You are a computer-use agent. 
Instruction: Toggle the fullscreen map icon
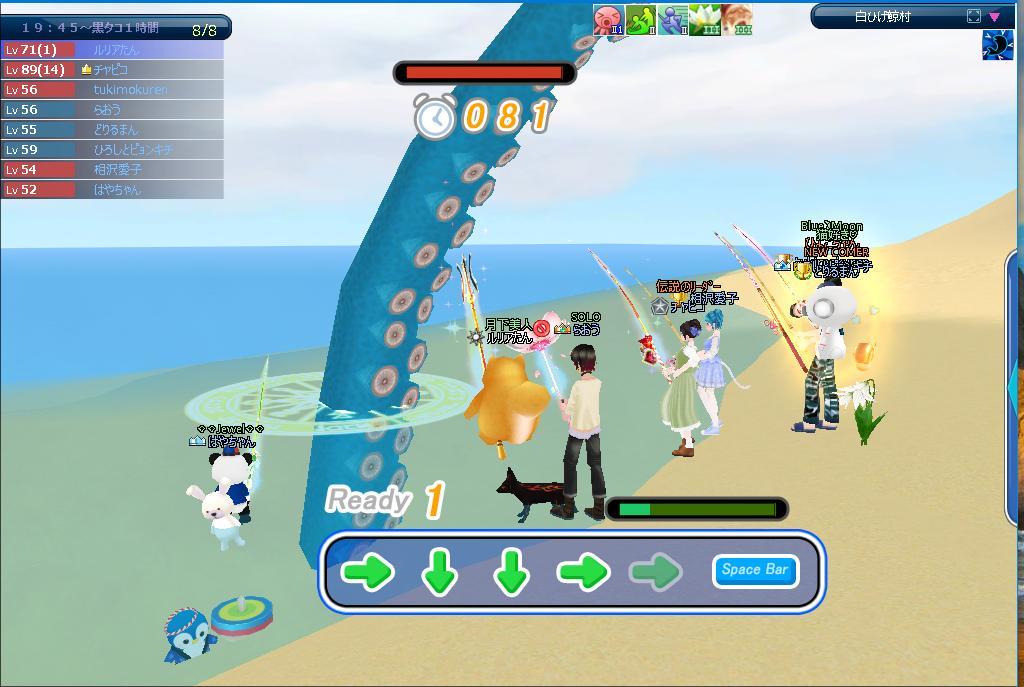tap(974, 16)
